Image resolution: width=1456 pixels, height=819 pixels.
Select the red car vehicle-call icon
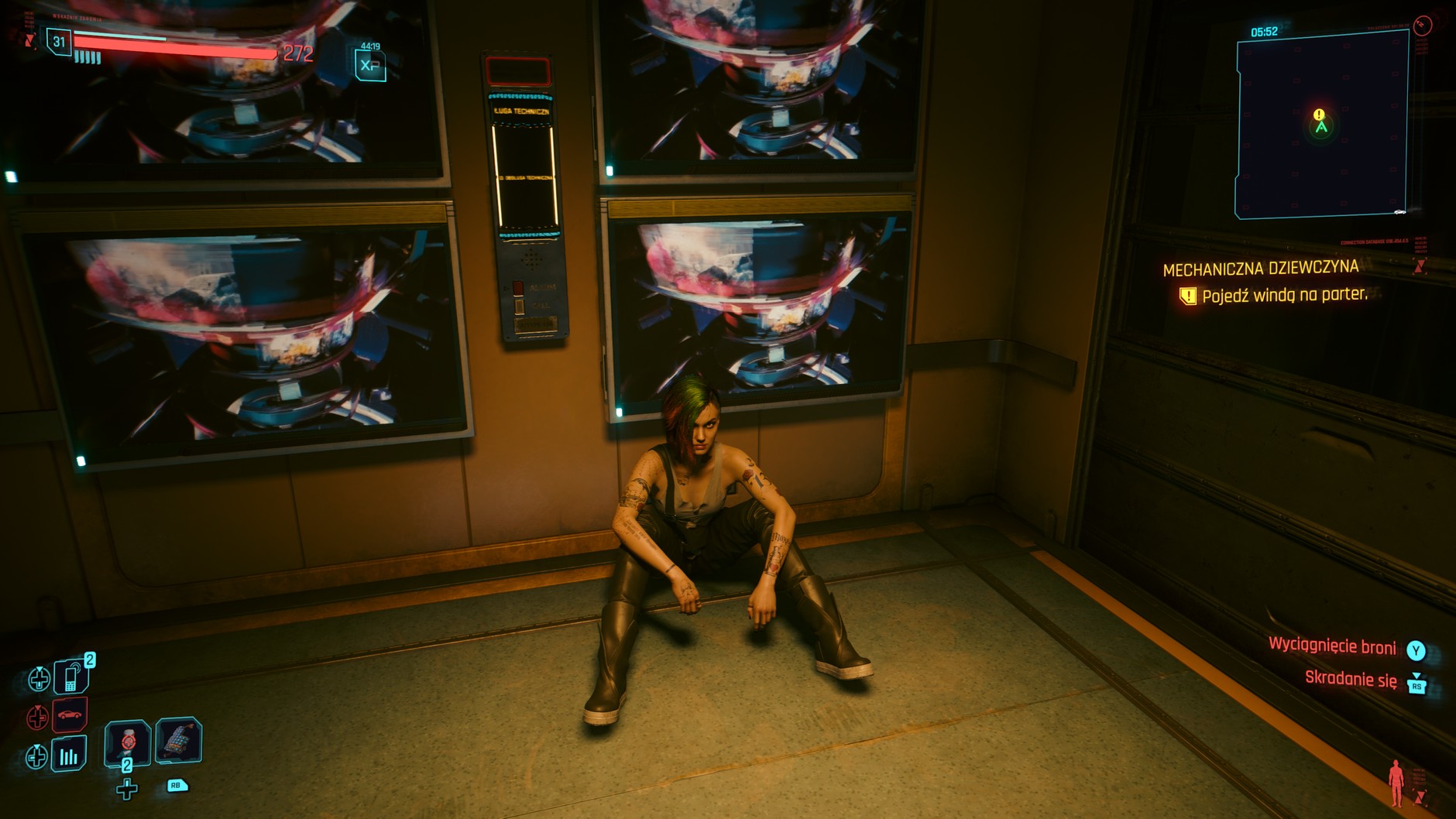pos(70,715)
